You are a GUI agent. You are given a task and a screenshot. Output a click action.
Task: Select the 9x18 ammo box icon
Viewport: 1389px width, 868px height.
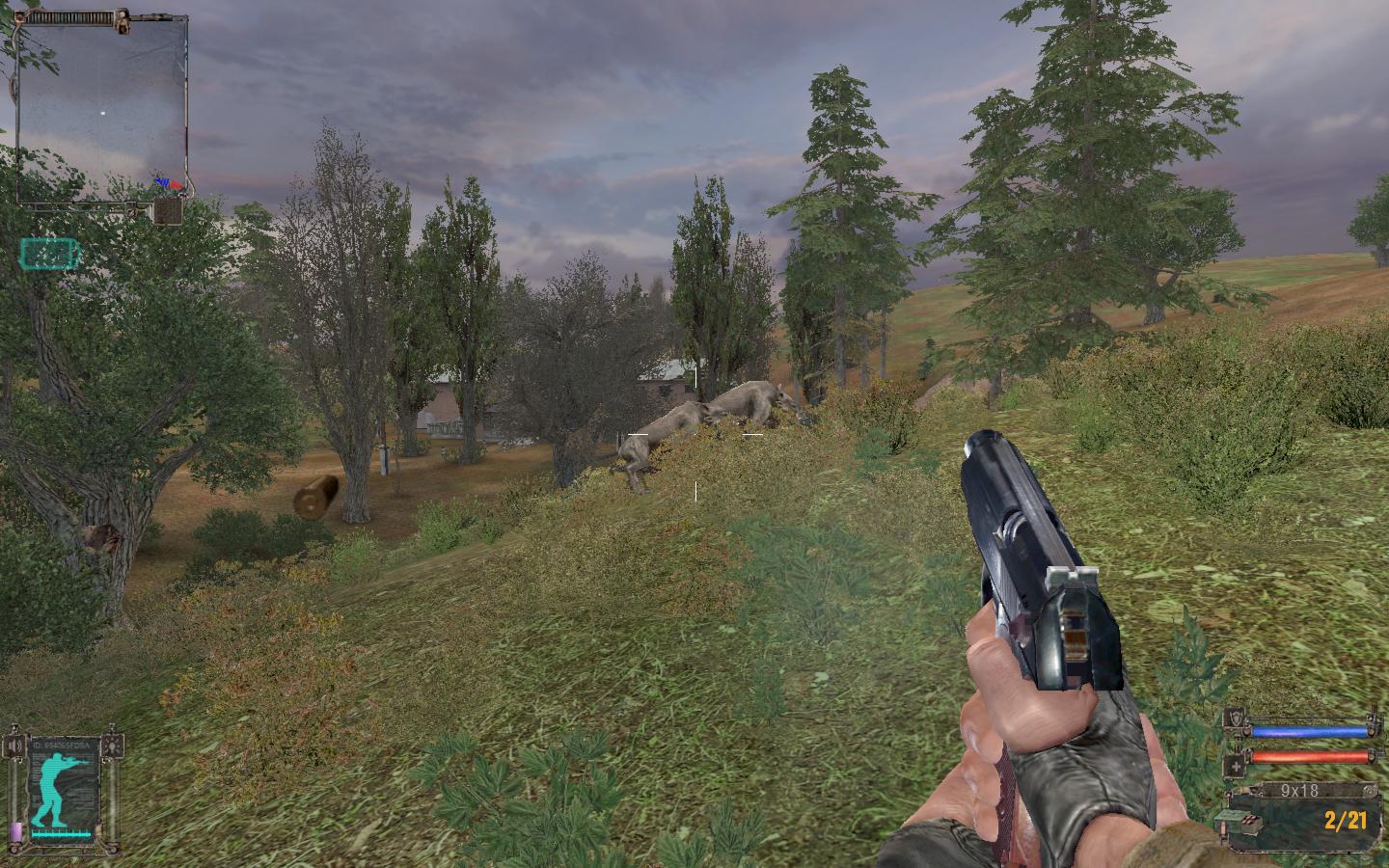pos(1250,821)
